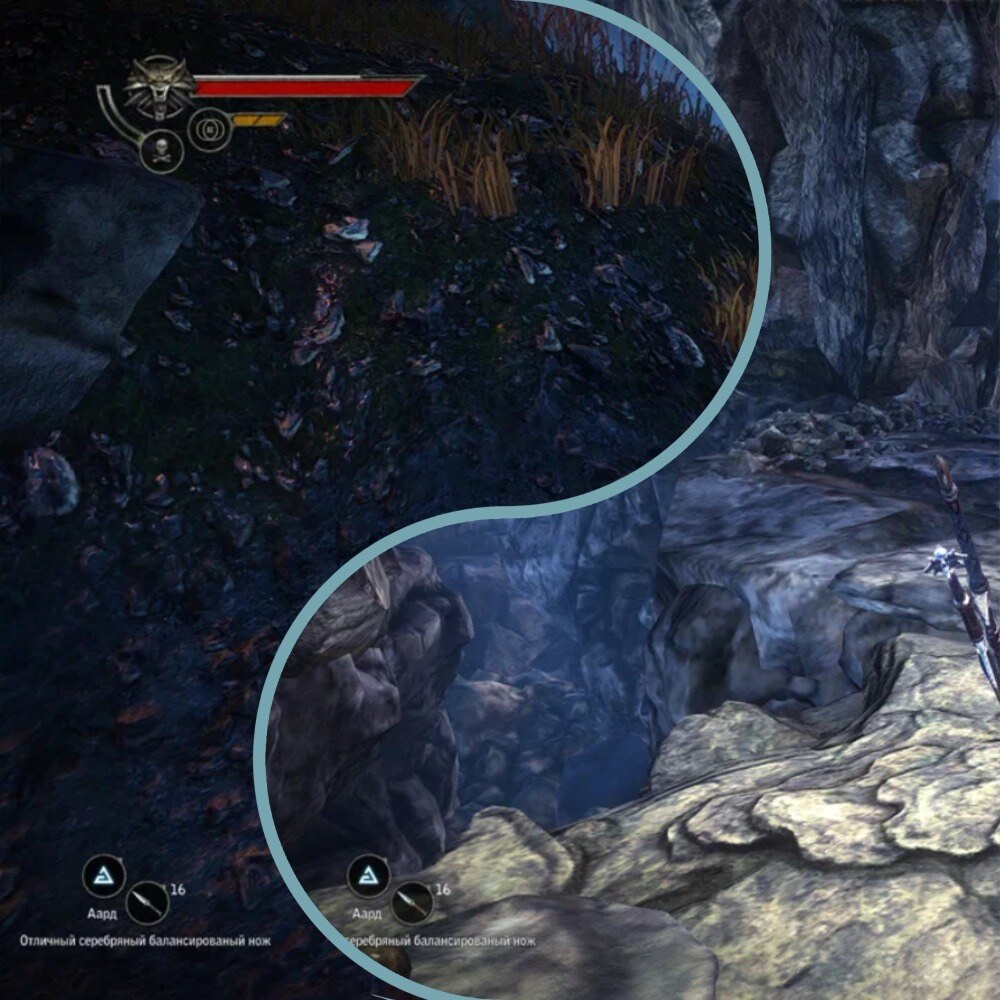Click the wolf head witcher medallion

(157, 84)
